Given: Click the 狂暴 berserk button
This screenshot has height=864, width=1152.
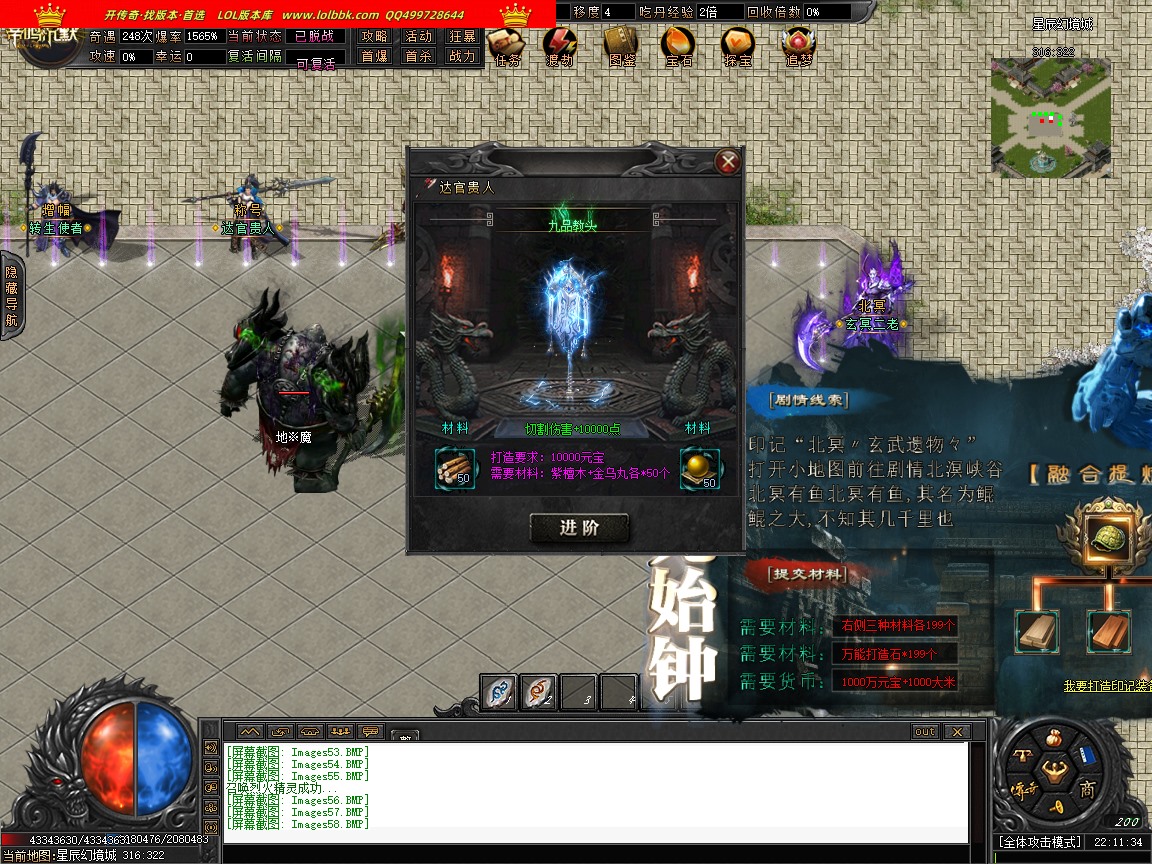Looking at the screenshot, I should 462,36.
